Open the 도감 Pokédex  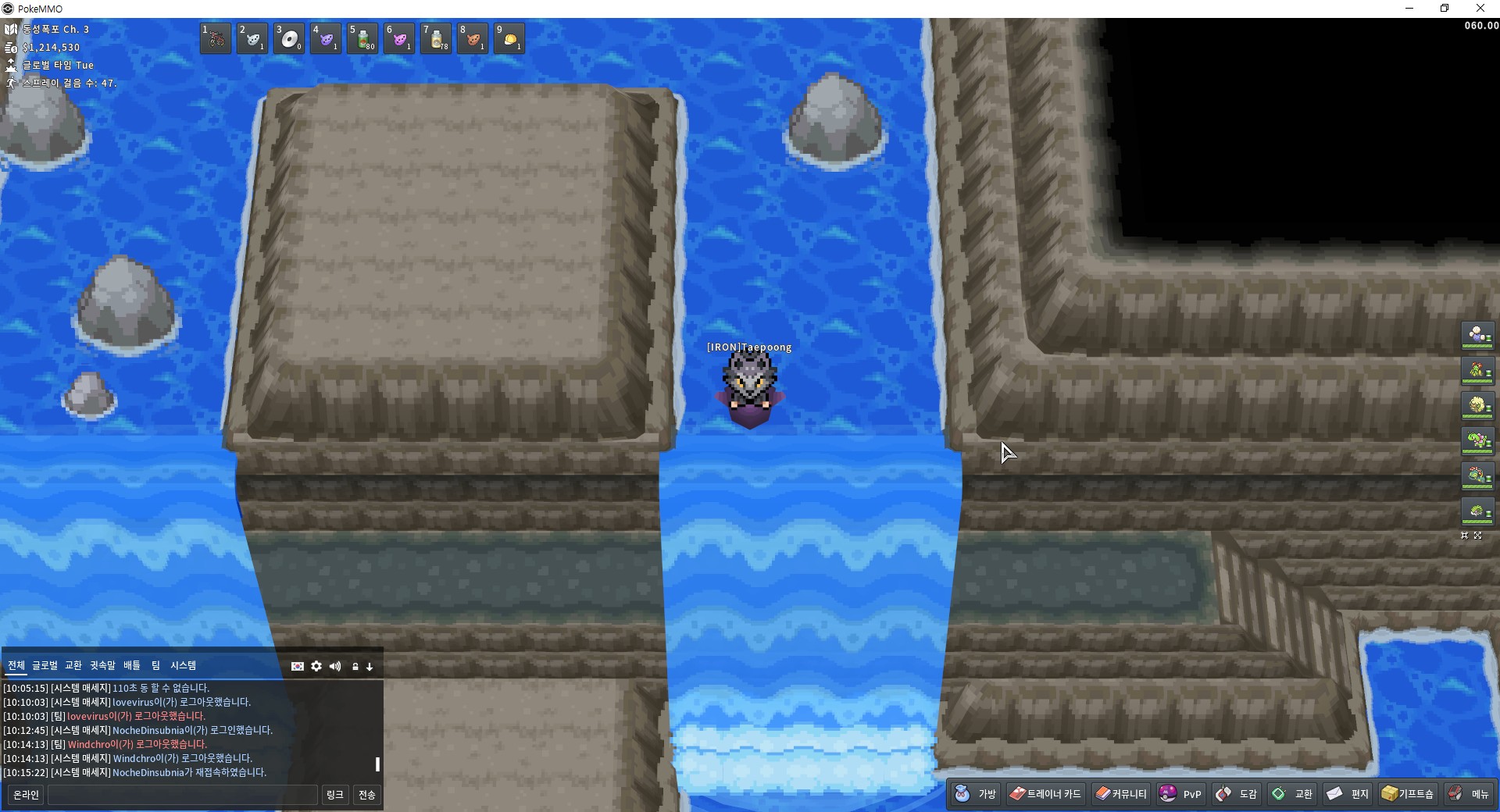pyautogui.click(x=1237, y=794)
